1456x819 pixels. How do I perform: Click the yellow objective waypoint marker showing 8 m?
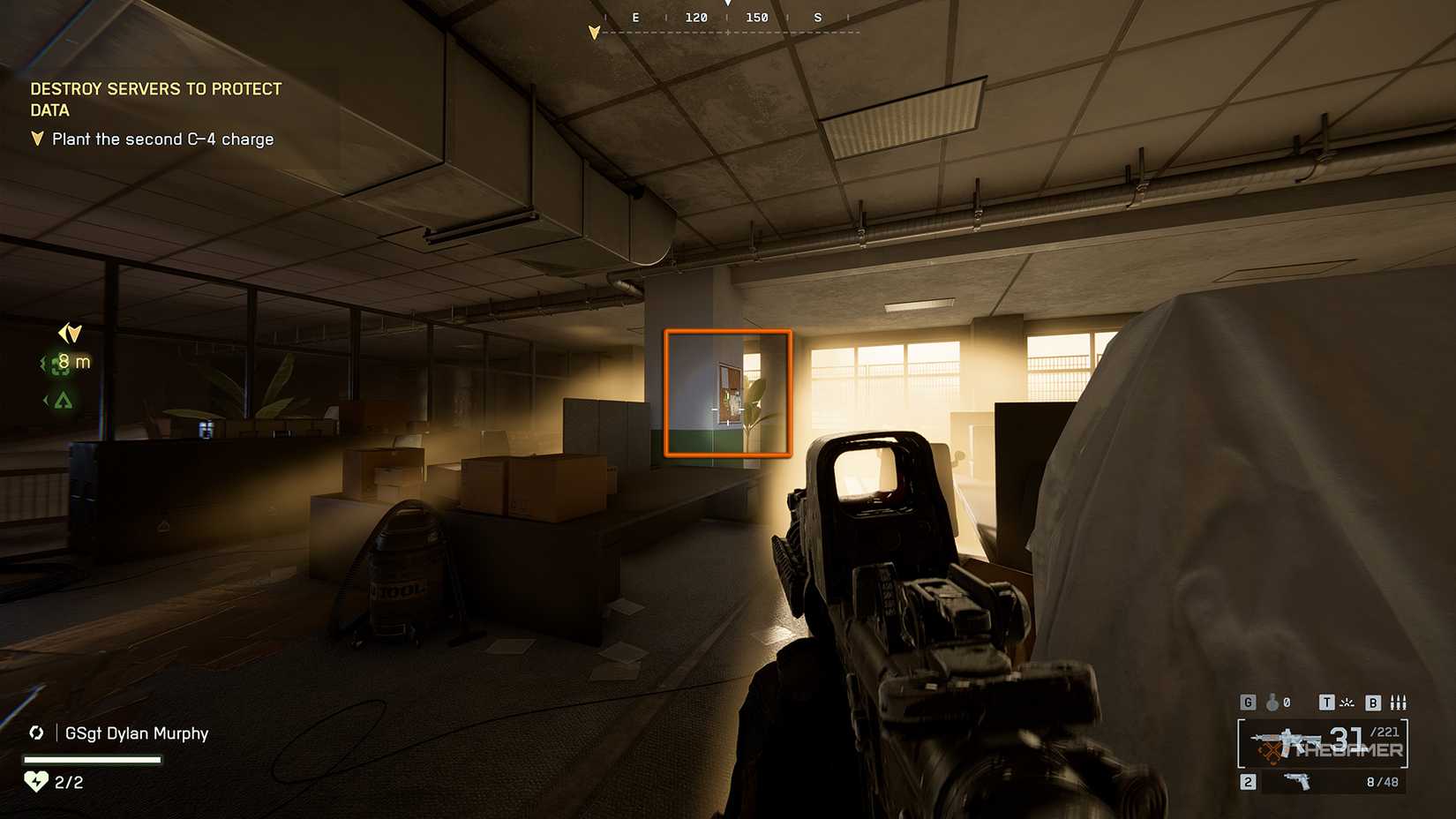70,334
